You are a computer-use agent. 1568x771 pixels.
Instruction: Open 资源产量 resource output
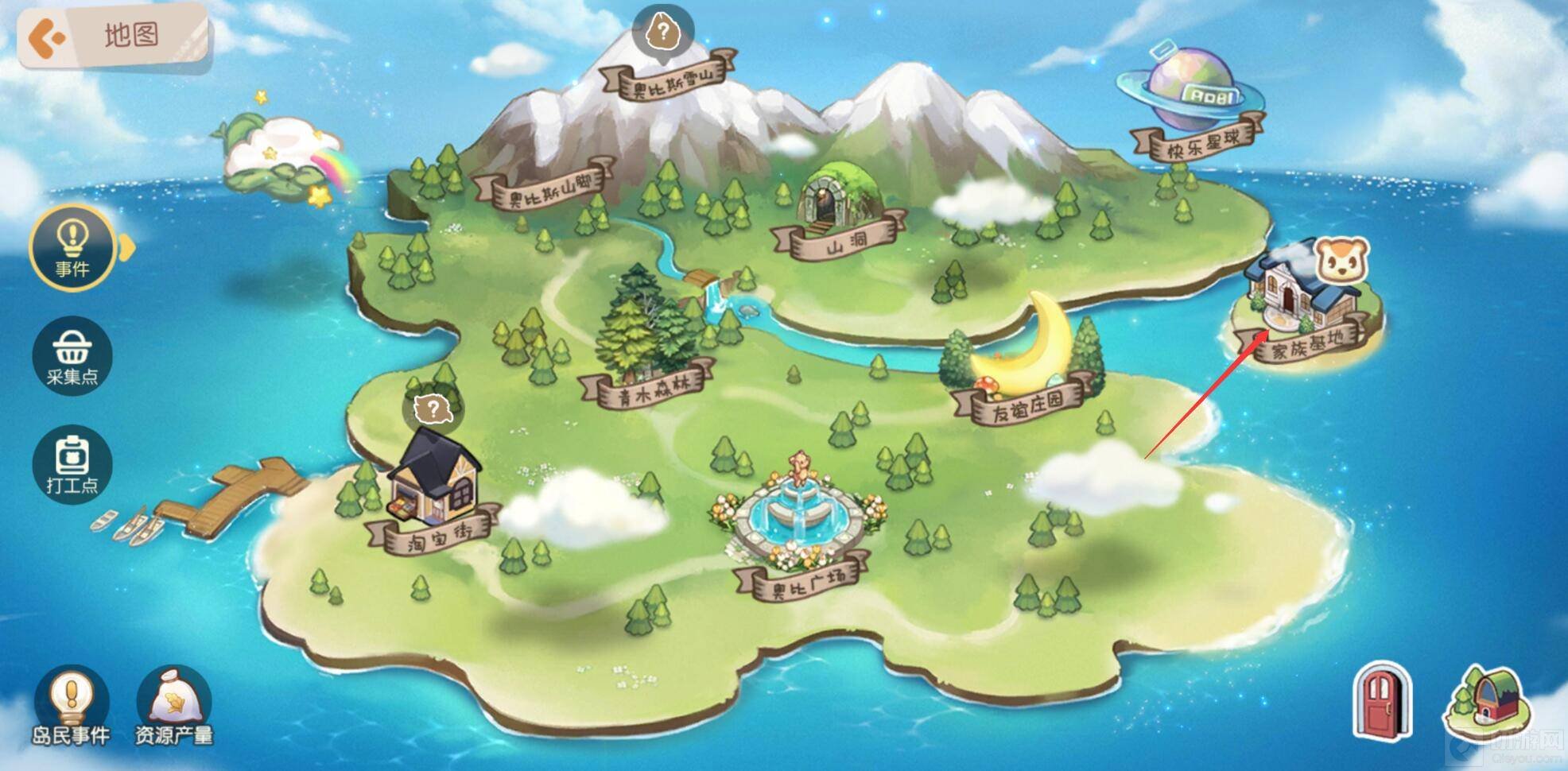pos(173,706)
